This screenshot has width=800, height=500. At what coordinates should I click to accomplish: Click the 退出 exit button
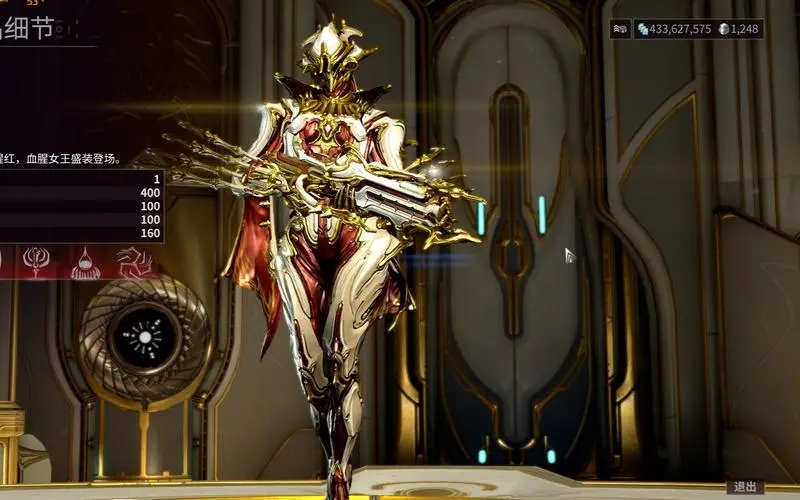[x=745, y=487]
